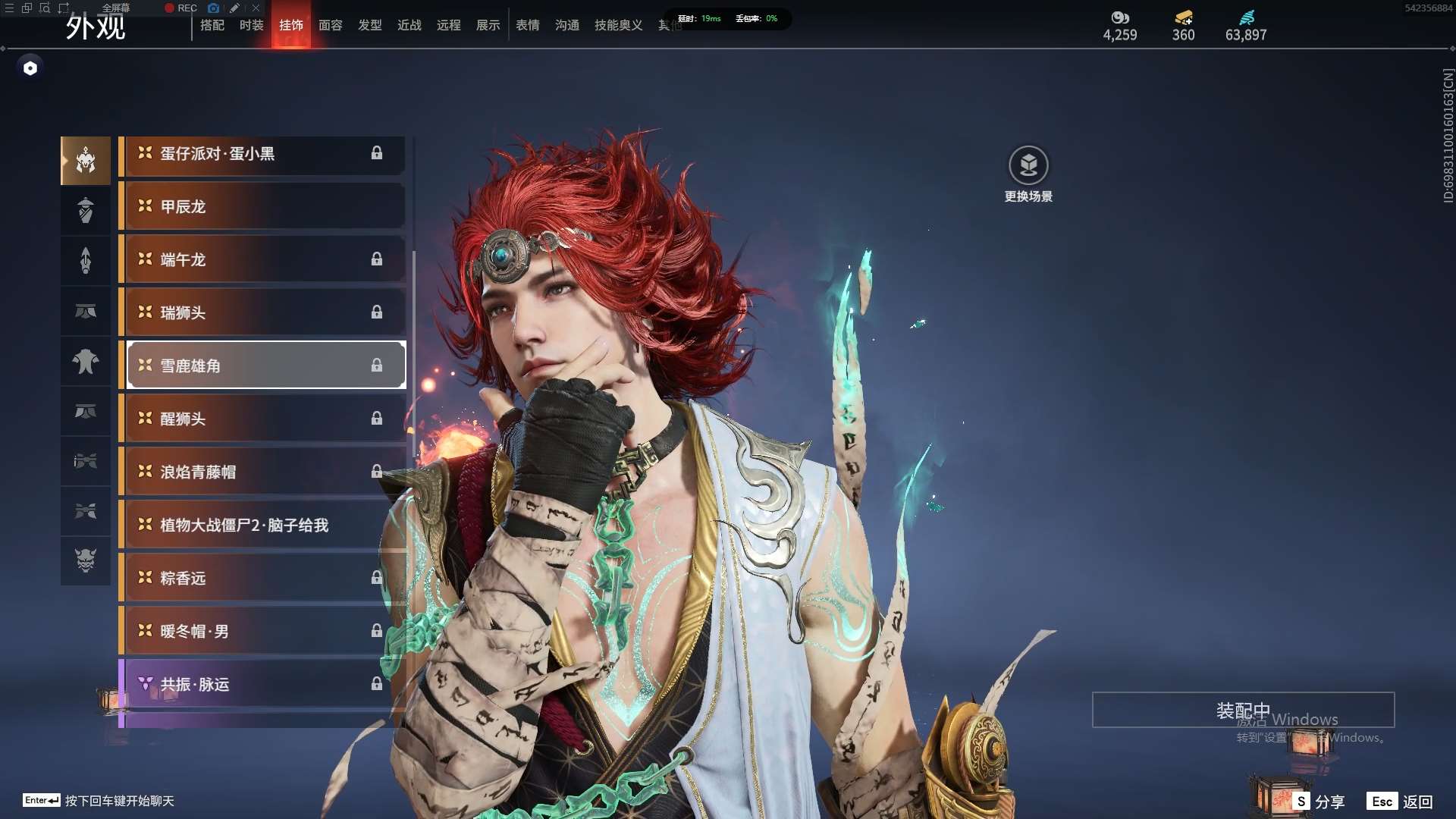Choose the 远程 tab
Image resolution: width=1456 pixels, height=819 pixels.
click(x=449, y=25)
